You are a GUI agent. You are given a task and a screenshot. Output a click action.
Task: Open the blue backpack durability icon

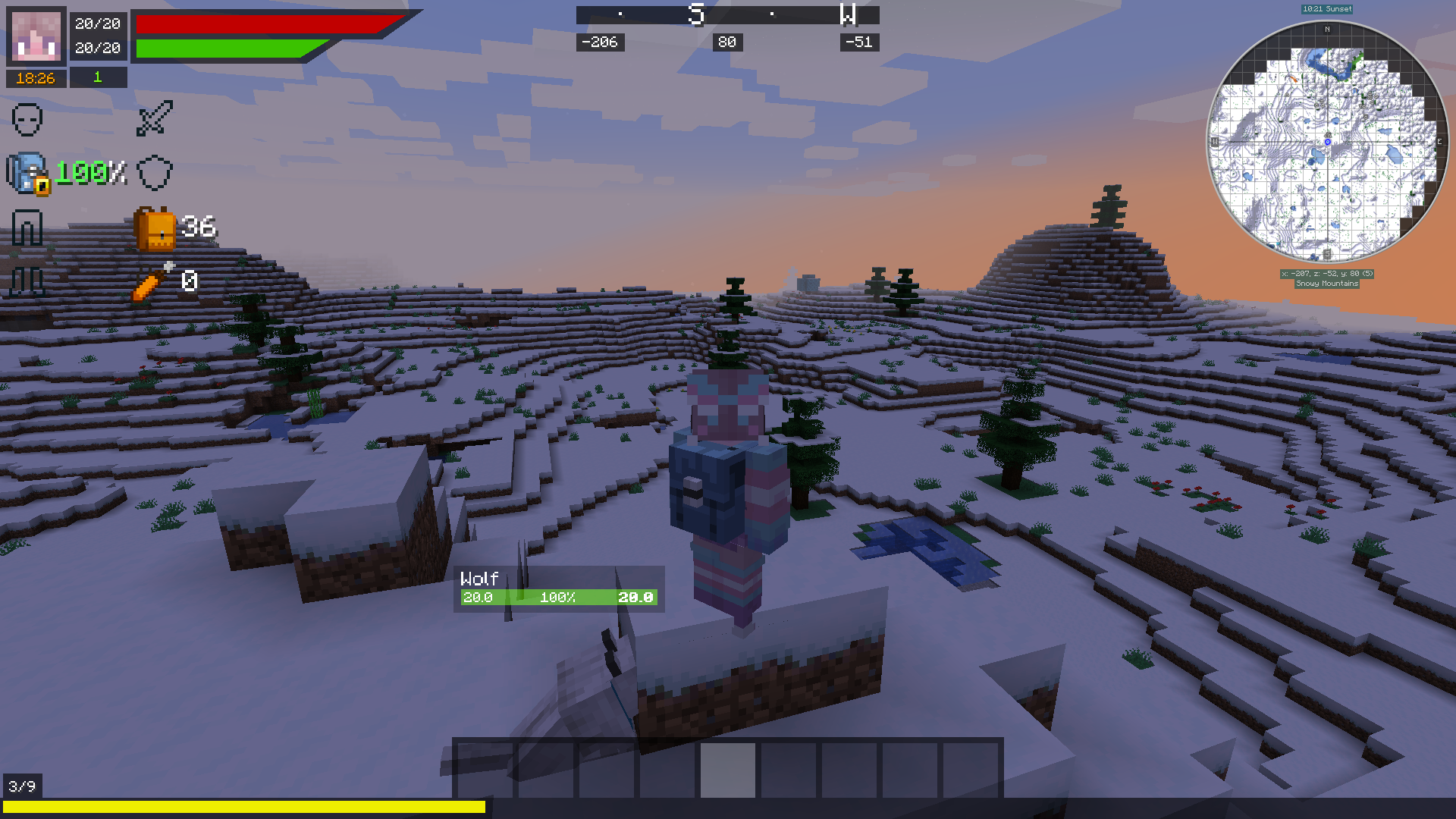tap(28, 173)
